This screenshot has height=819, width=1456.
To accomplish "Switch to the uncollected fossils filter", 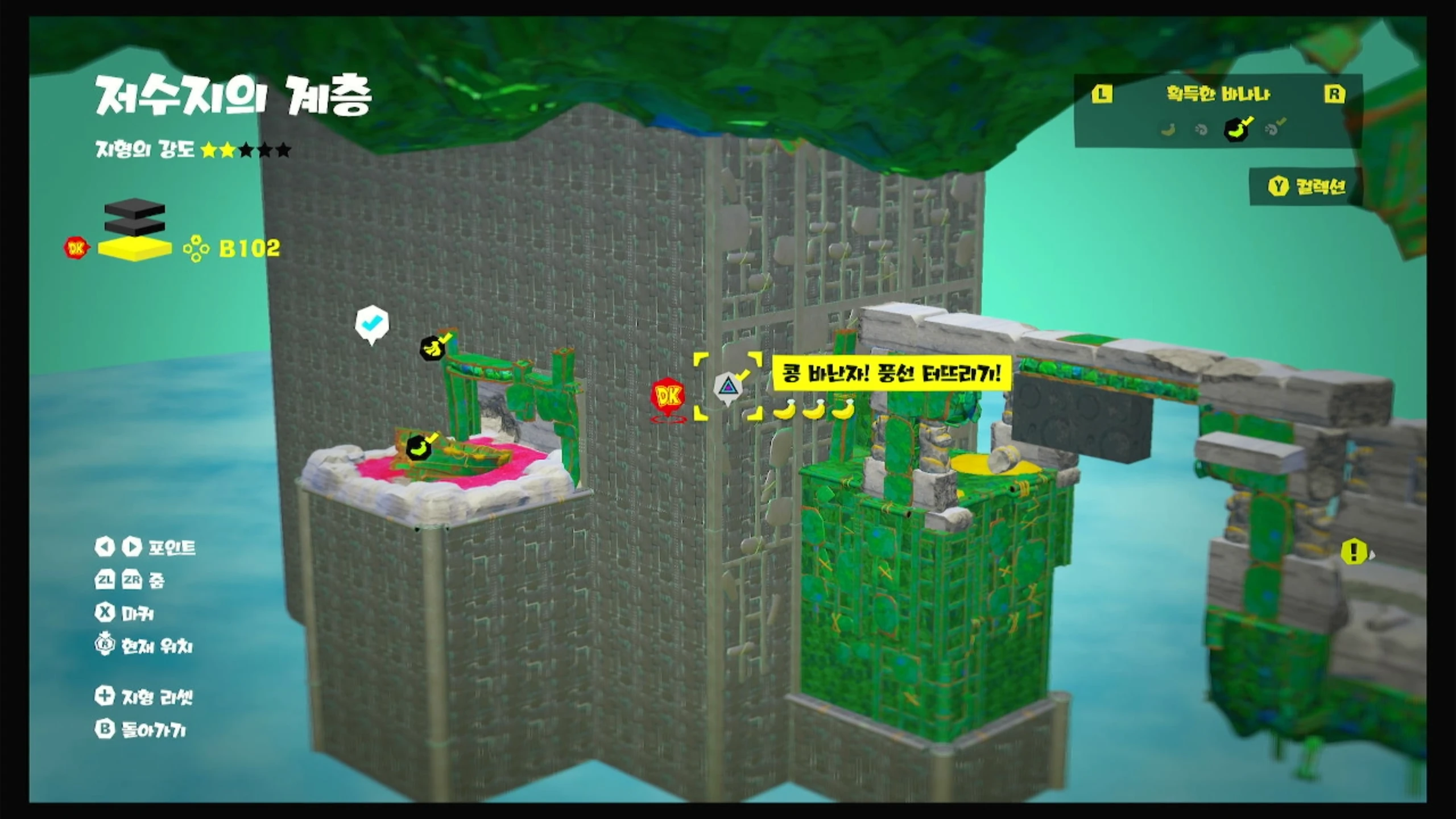I will [x=1201, y=130].
